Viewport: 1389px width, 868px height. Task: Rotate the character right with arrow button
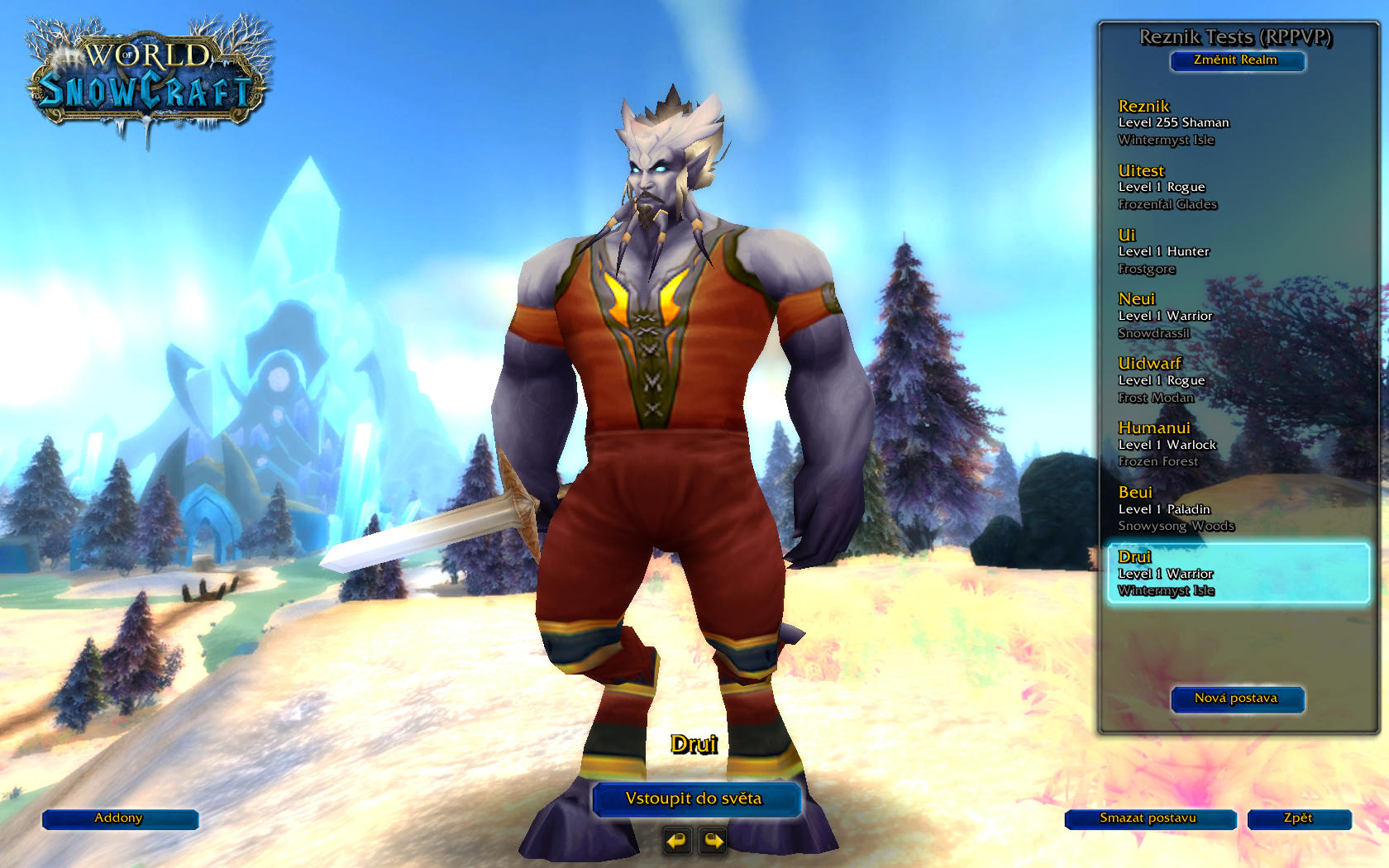point(713,841)
